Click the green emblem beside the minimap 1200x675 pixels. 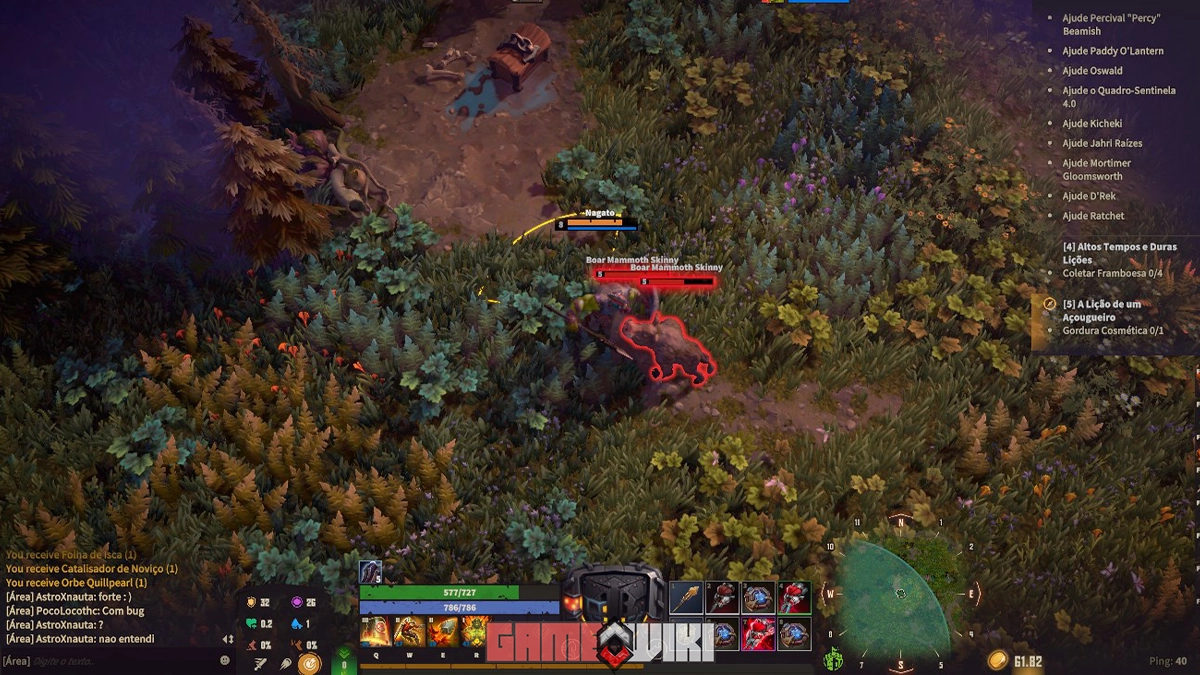click(832, 660)
